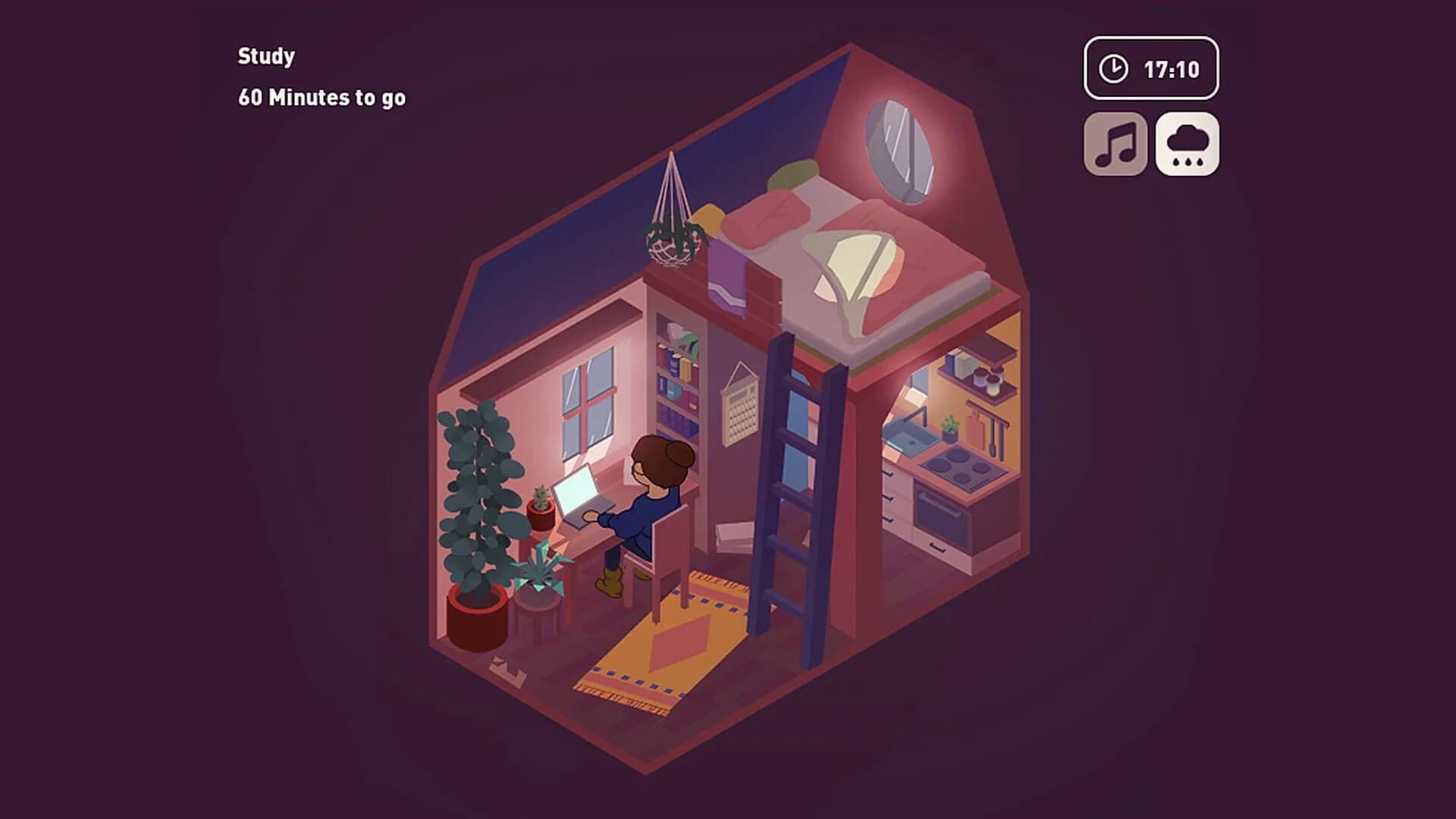The height and width of the screenshot is (819, 1456).
Task: Click the "60 Minutes to go" countdown text
Action: (x=322, y=97)
